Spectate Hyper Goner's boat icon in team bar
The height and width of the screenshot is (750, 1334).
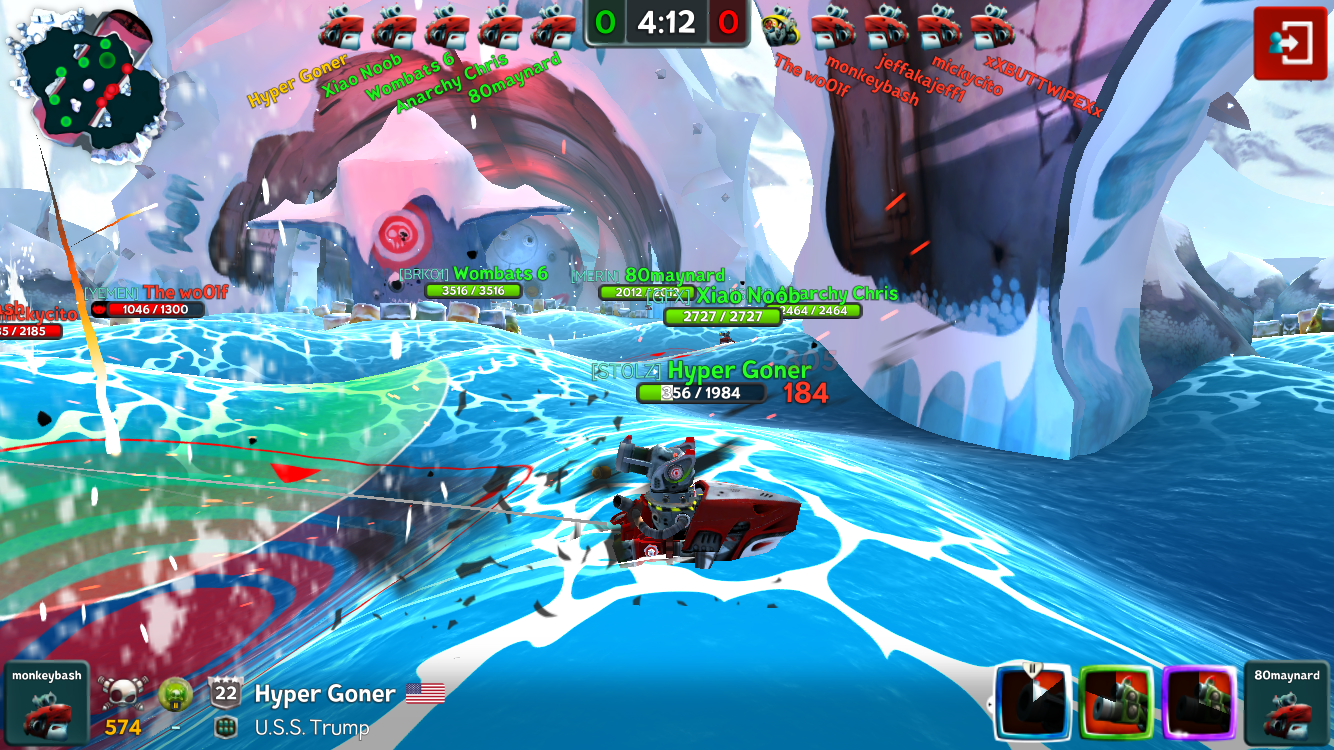click(x=340, y=27)
